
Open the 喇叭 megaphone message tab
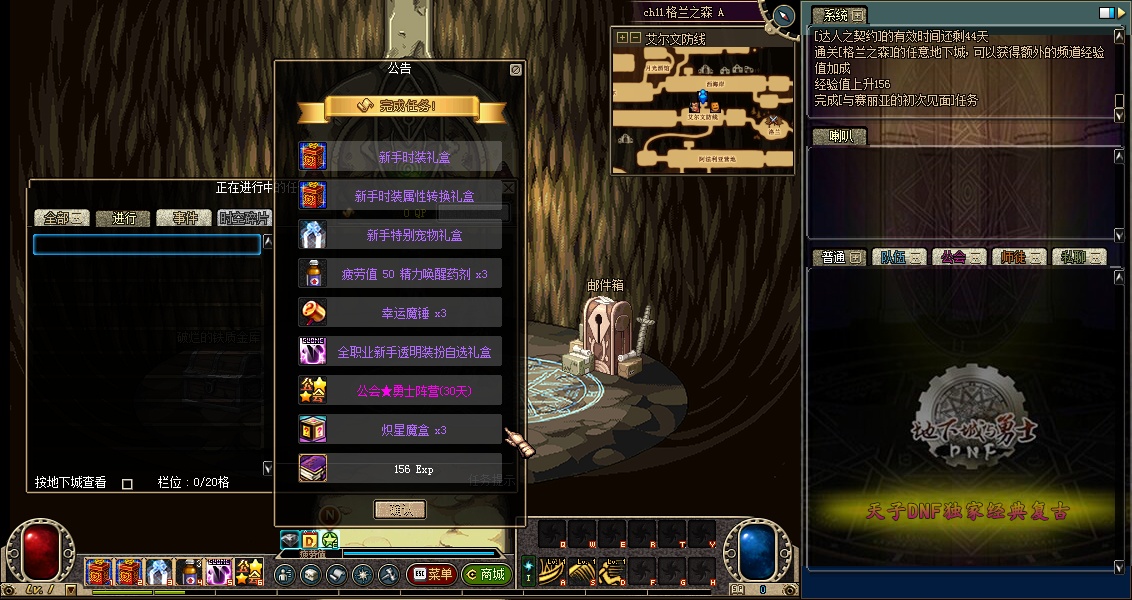click(839, 137)
